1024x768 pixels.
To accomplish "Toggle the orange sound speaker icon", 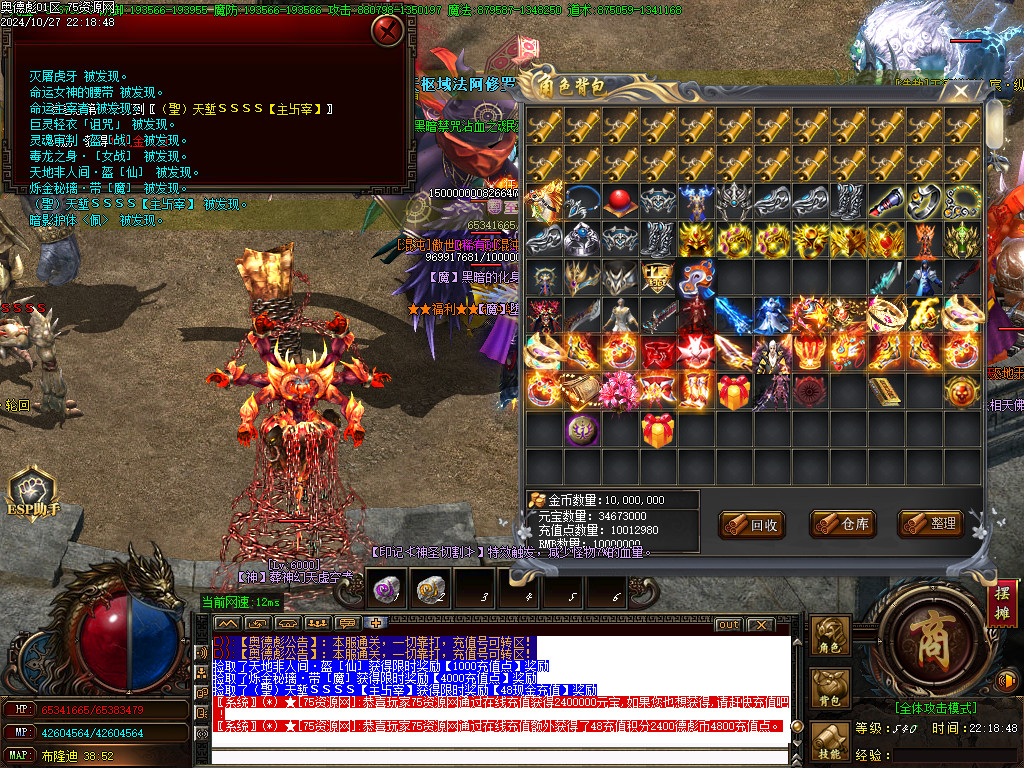I will (x=1009, y=681).
